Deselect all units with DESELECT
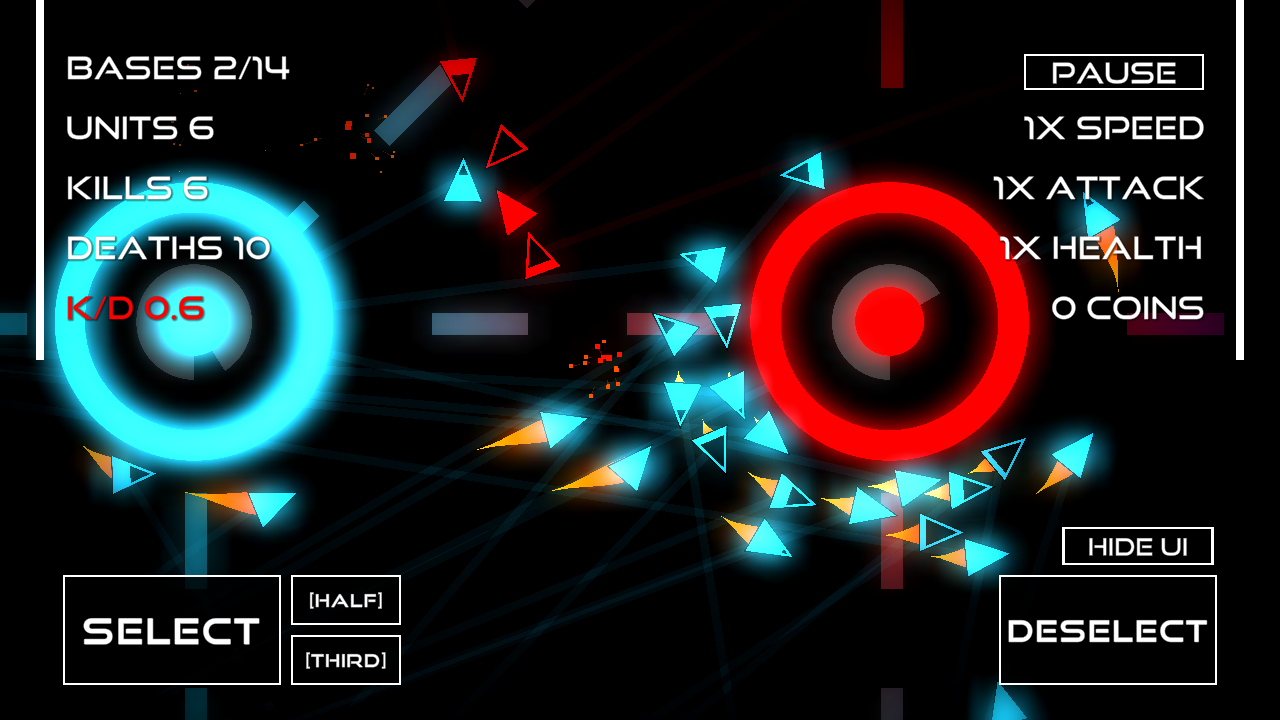 click(x=1107, y=630)
